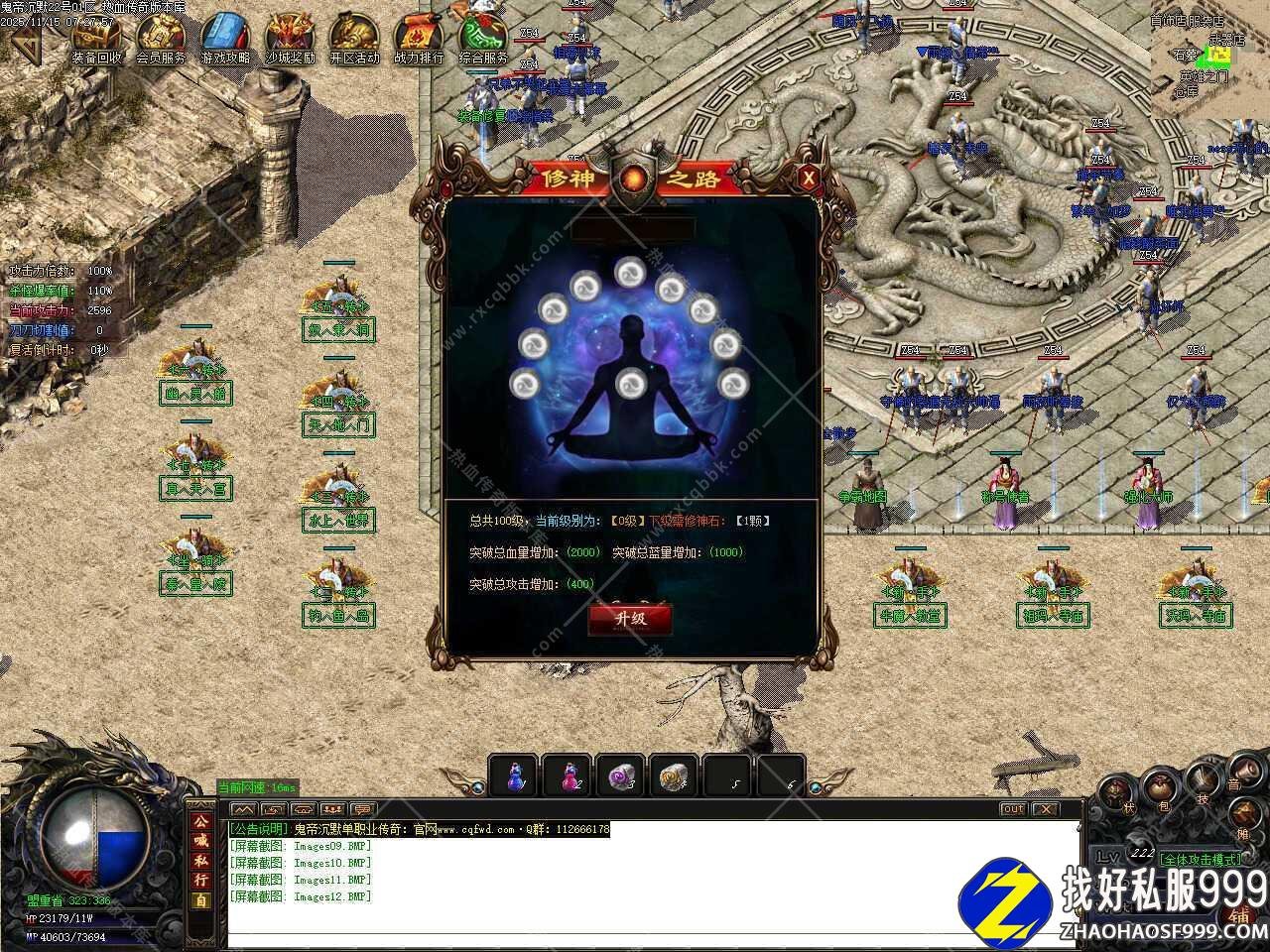Screen dimensions: 1270x952
Task: Open the 装备回收 equipment recycling menu
Action: (x=96, y=40)
